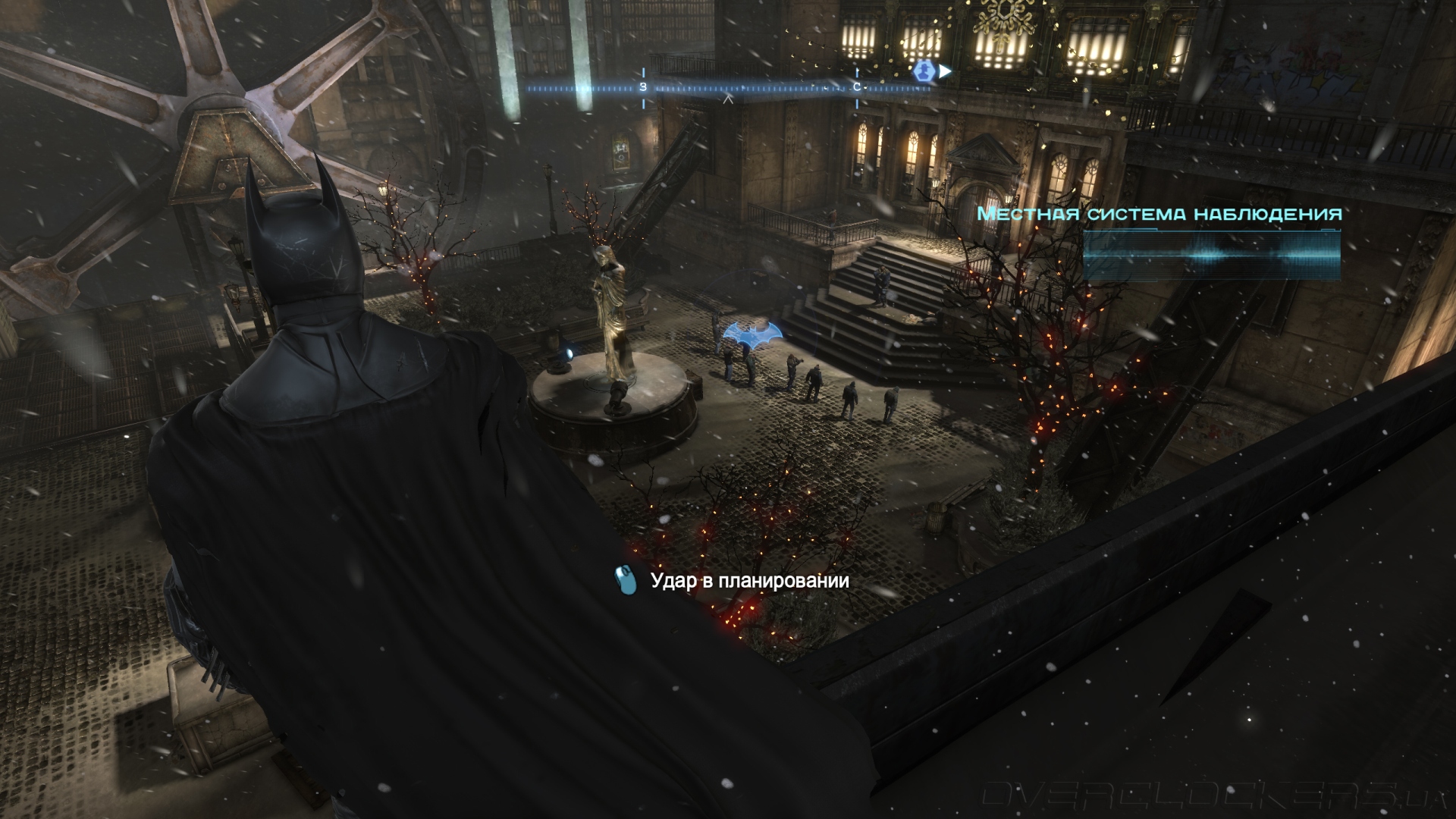Select the blue bat glide-kick target marker
This screenshot has width=1456, height=819.
coord(752,333)
